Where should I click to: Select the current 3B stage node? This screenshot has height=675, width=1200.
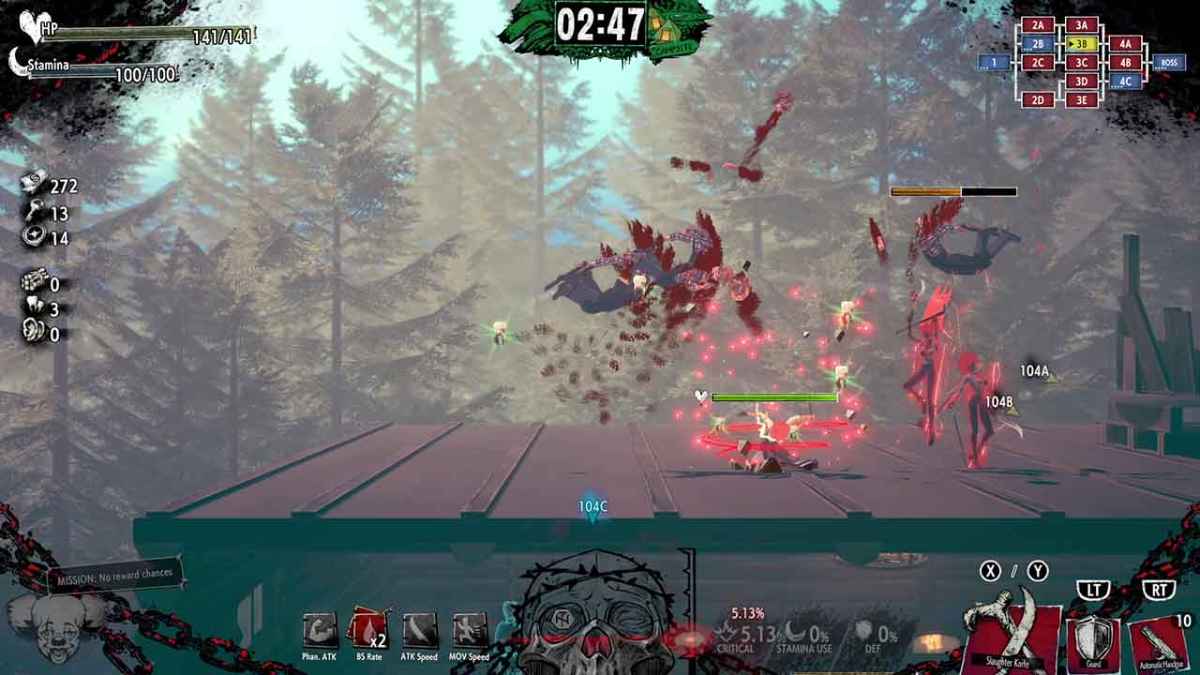click(x=1080, y=44)
